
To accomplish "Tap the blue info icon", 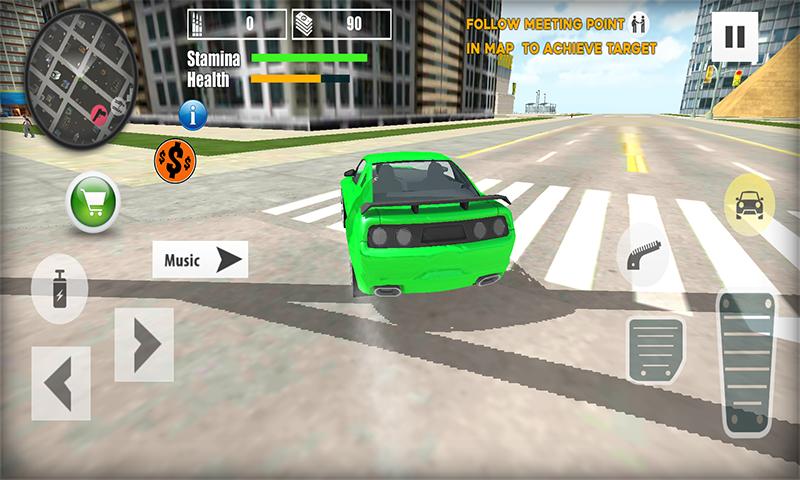I will (x=193, y=114).
